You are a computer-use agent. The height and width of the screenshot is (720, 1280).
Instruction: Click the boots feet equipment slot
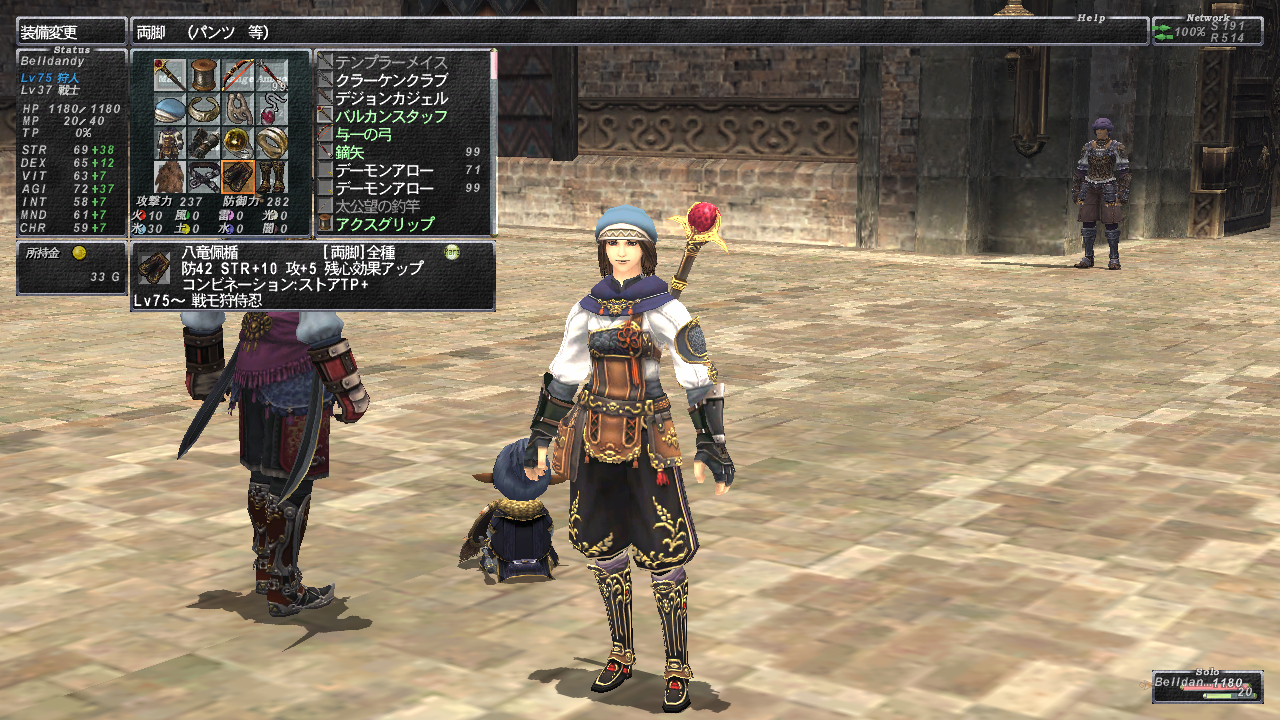pos(272,177)
